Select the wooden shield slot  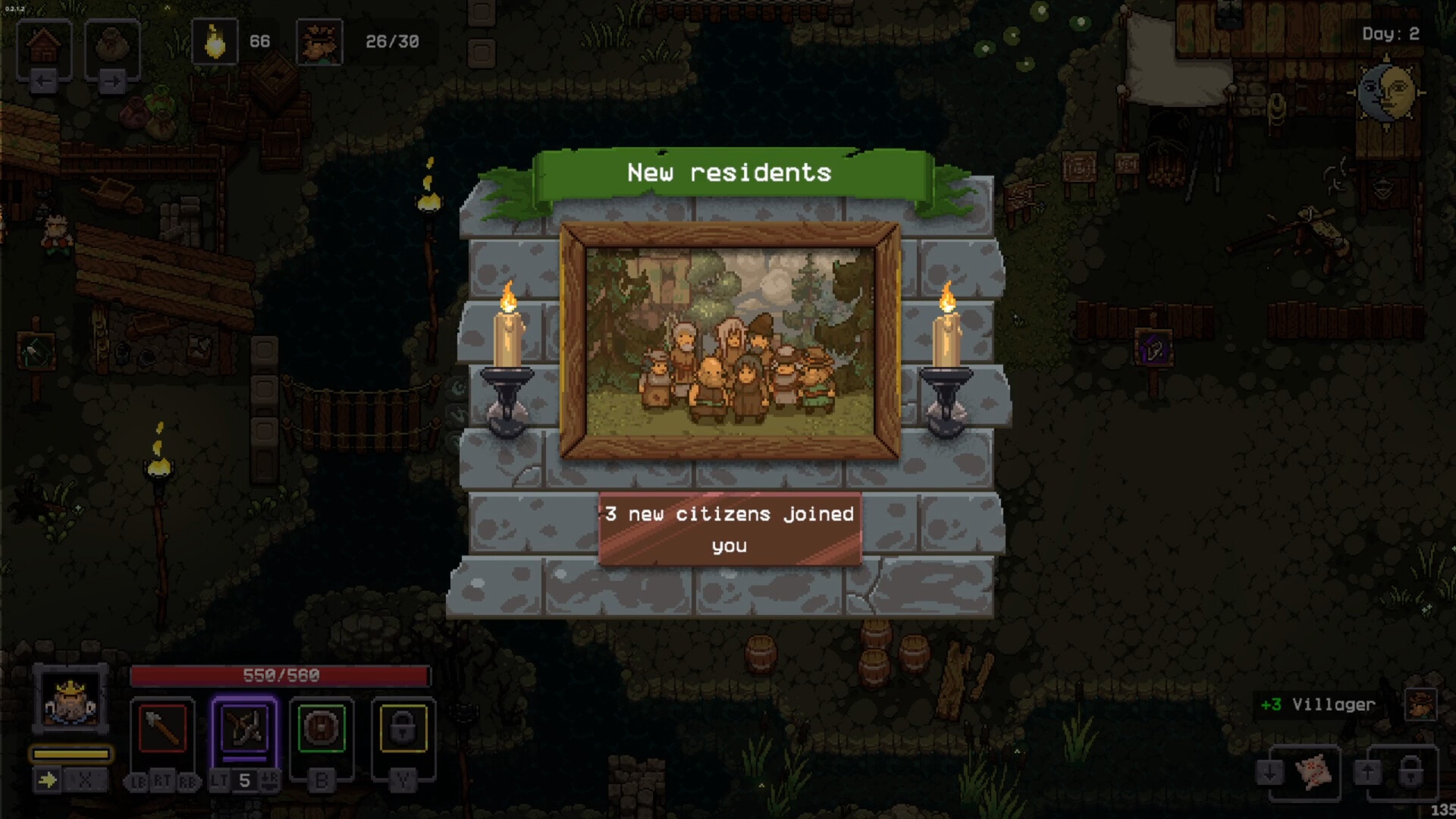[322, 728]
